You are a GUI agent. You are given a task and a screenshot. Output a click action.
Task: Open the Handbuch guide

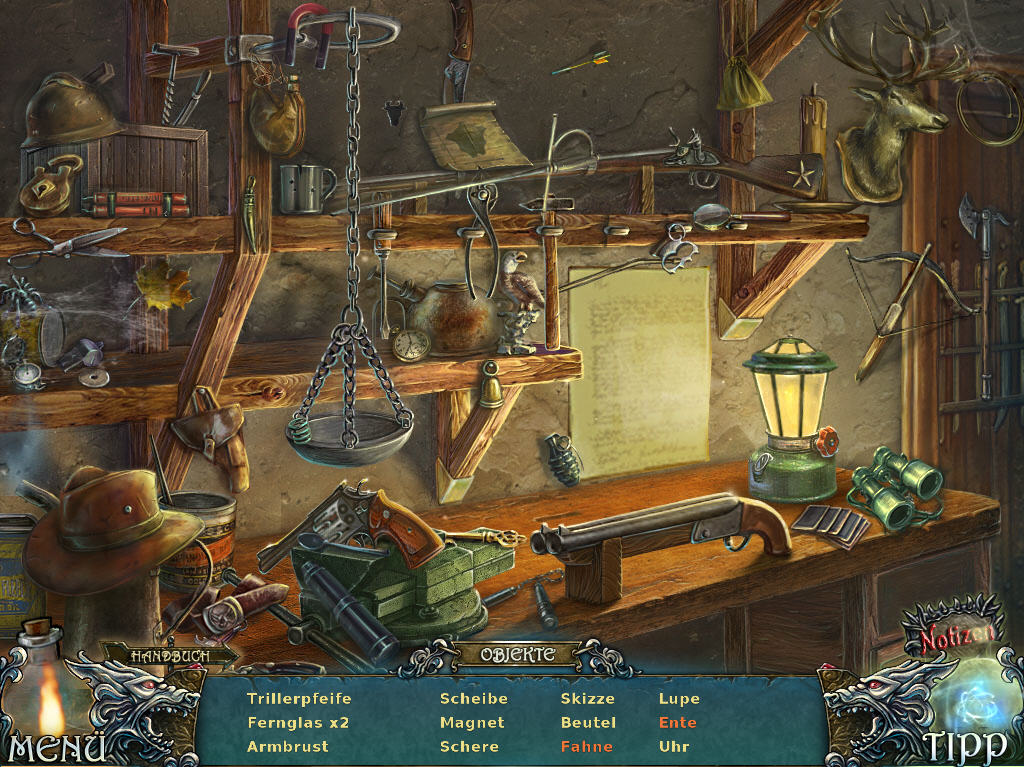(169, 655)
